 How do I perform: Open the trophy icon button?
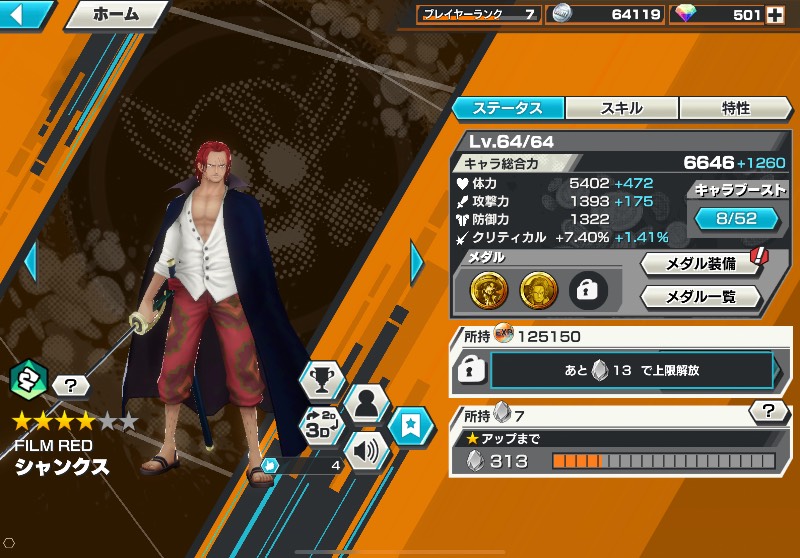322,382
